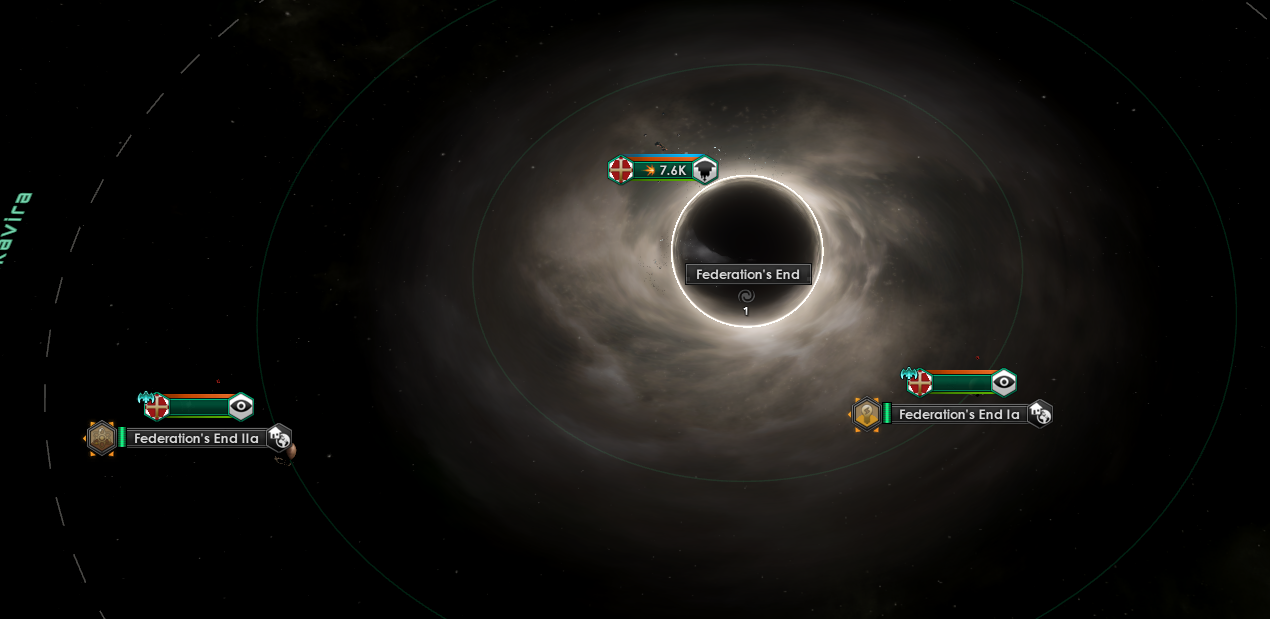Click the house-and-globe icon on Federation's End IIa
The image size is (1270, 619).
[279, 437]
